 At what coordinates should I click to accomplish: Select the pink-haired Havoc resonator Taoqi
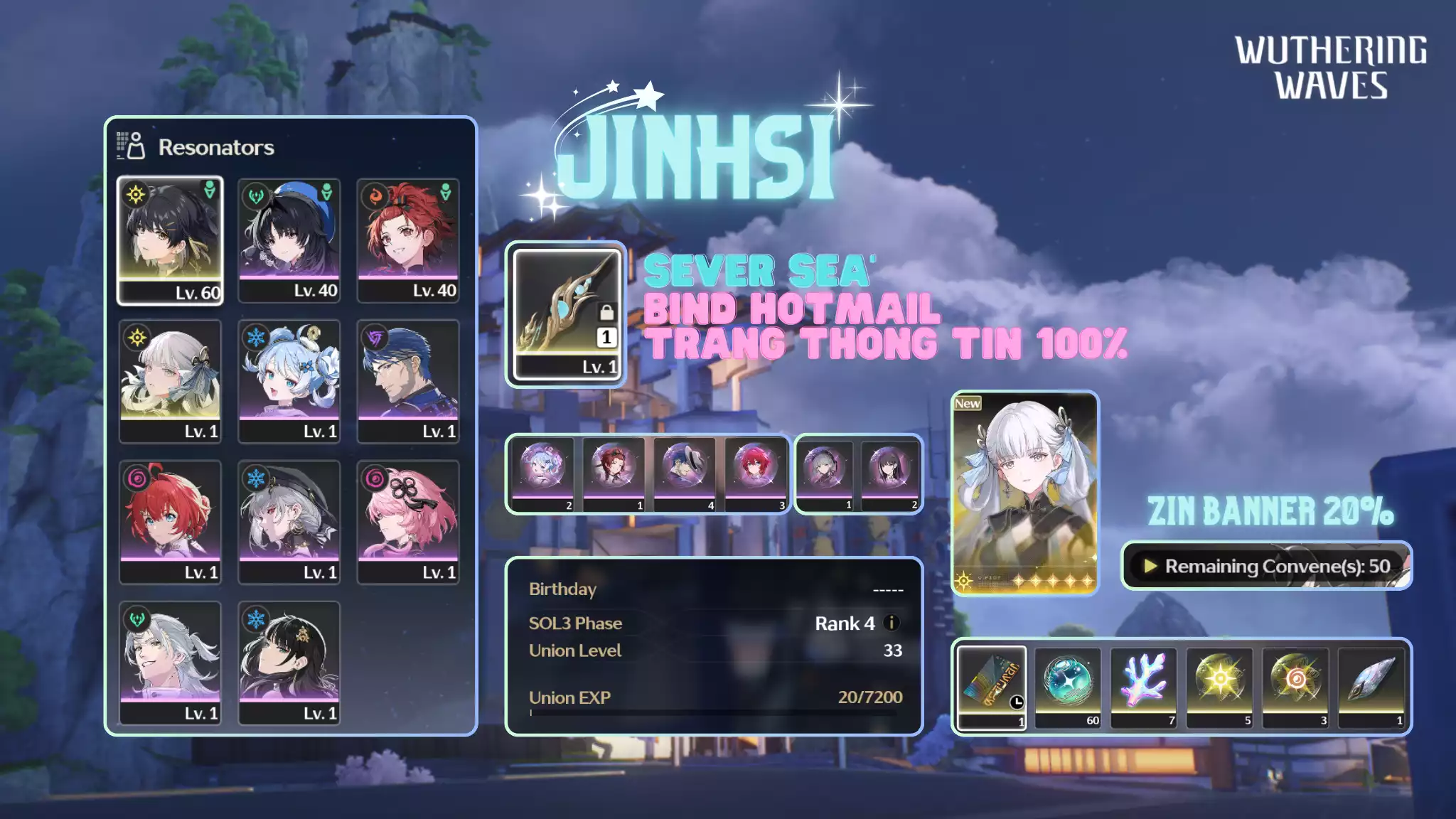[x=408, y=522]
